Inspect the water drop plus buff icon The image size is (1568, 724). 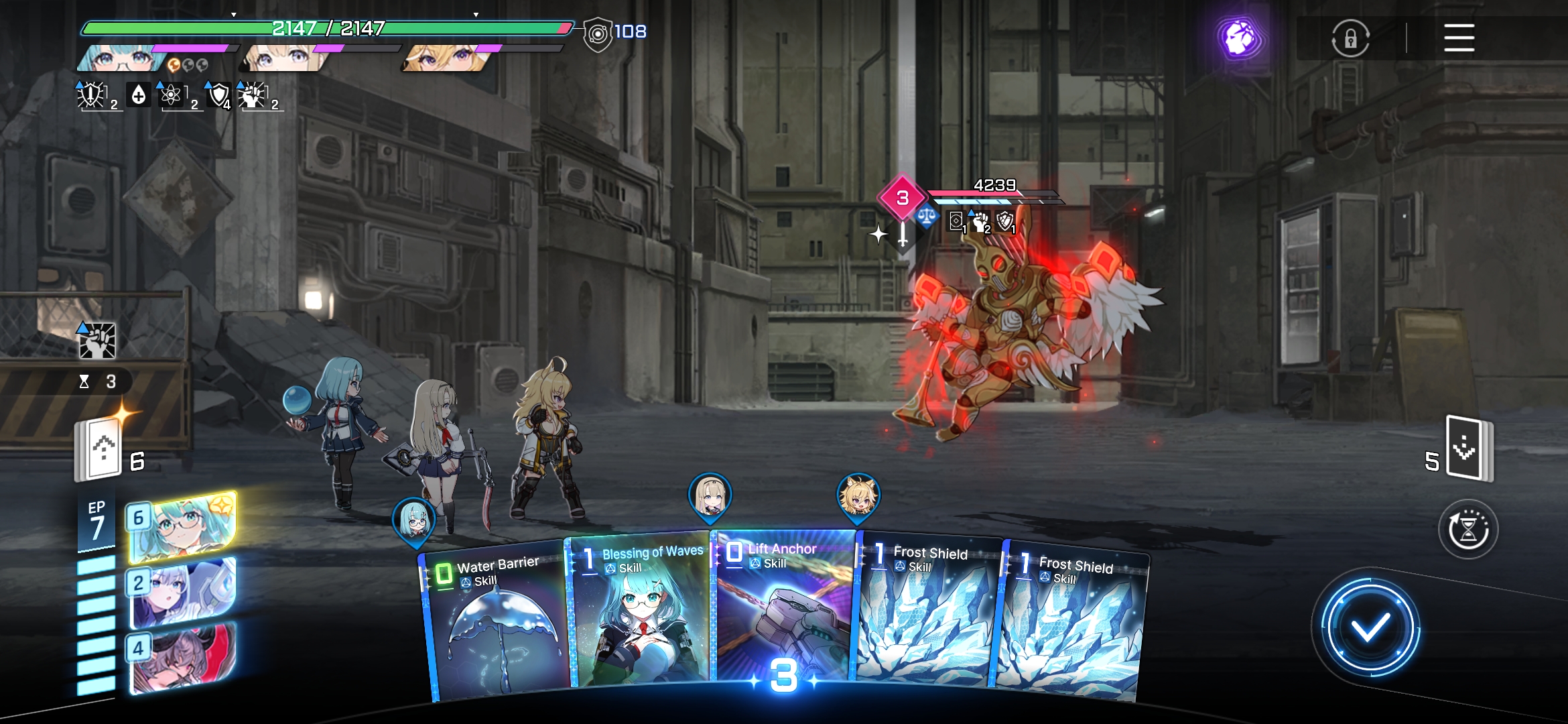[138, 95]
